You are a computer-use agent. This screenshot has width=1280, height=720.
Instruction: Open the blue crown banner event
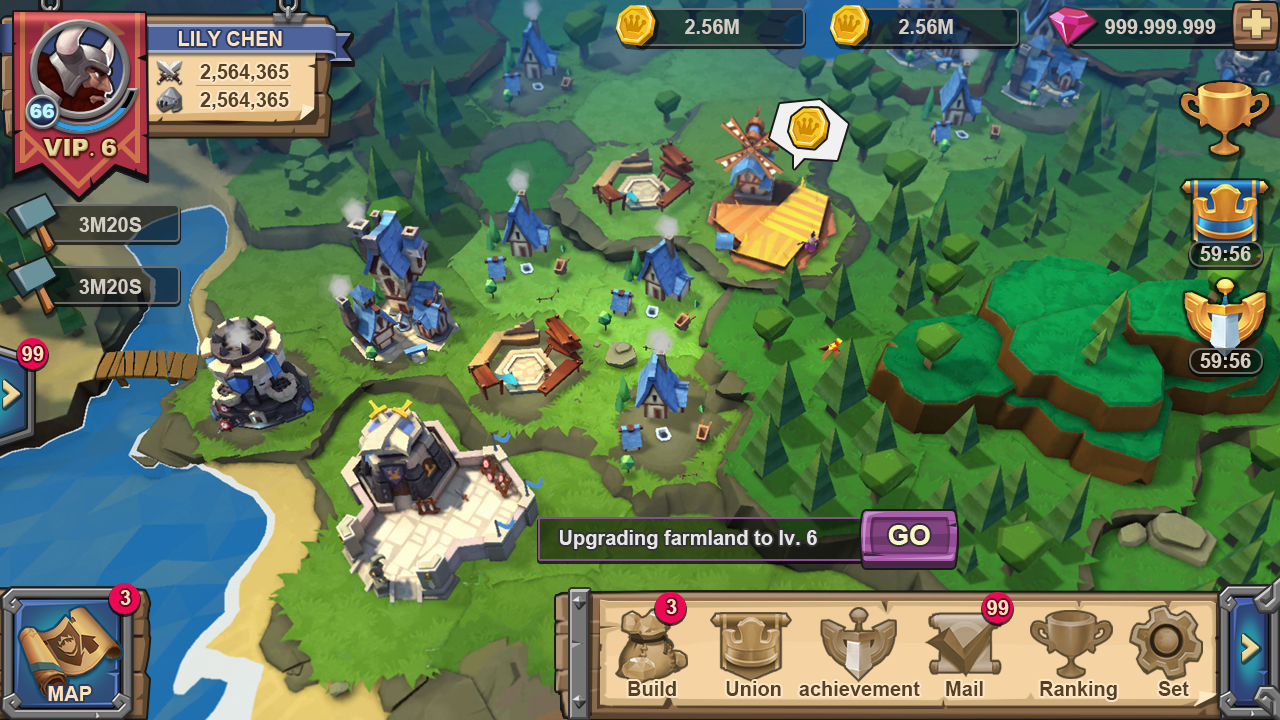[x=1225, y=212]
